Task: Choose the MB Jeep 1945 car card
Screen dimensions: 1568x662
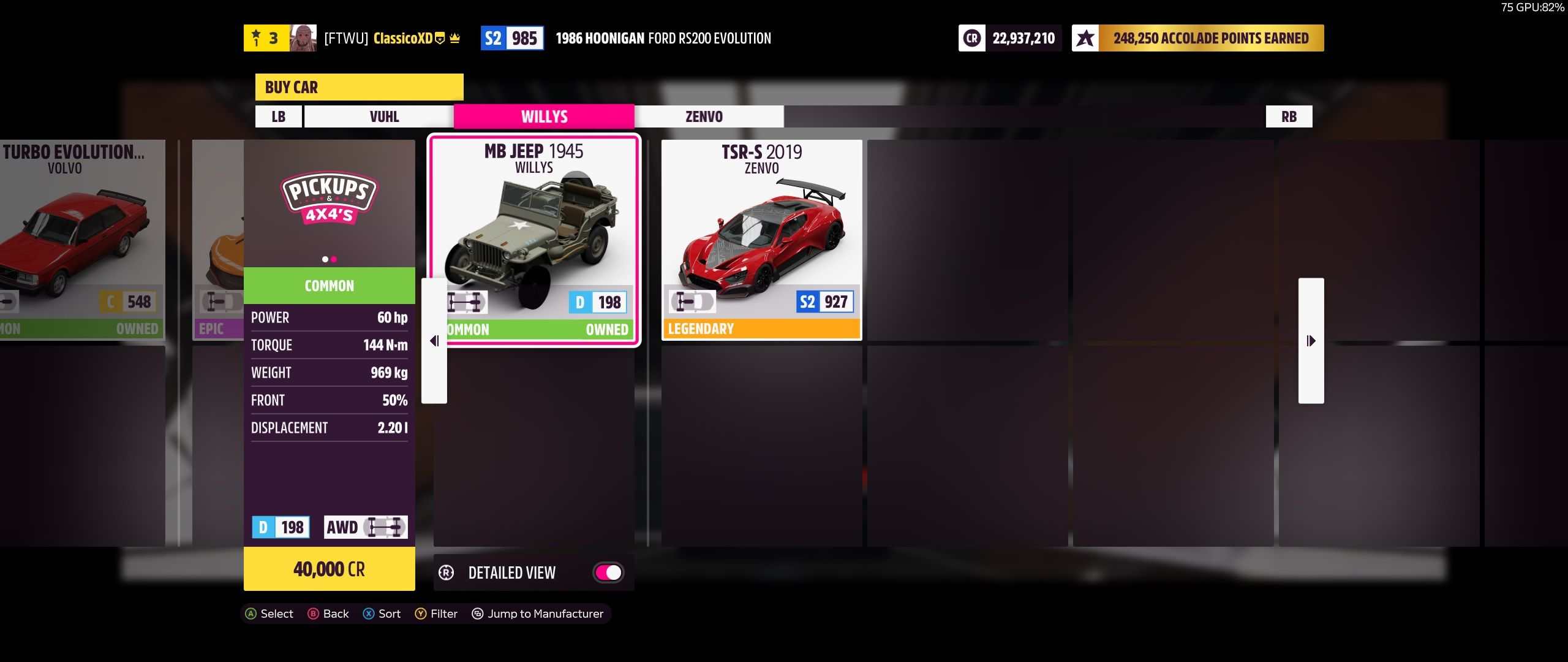Action: tap(534, 239)
